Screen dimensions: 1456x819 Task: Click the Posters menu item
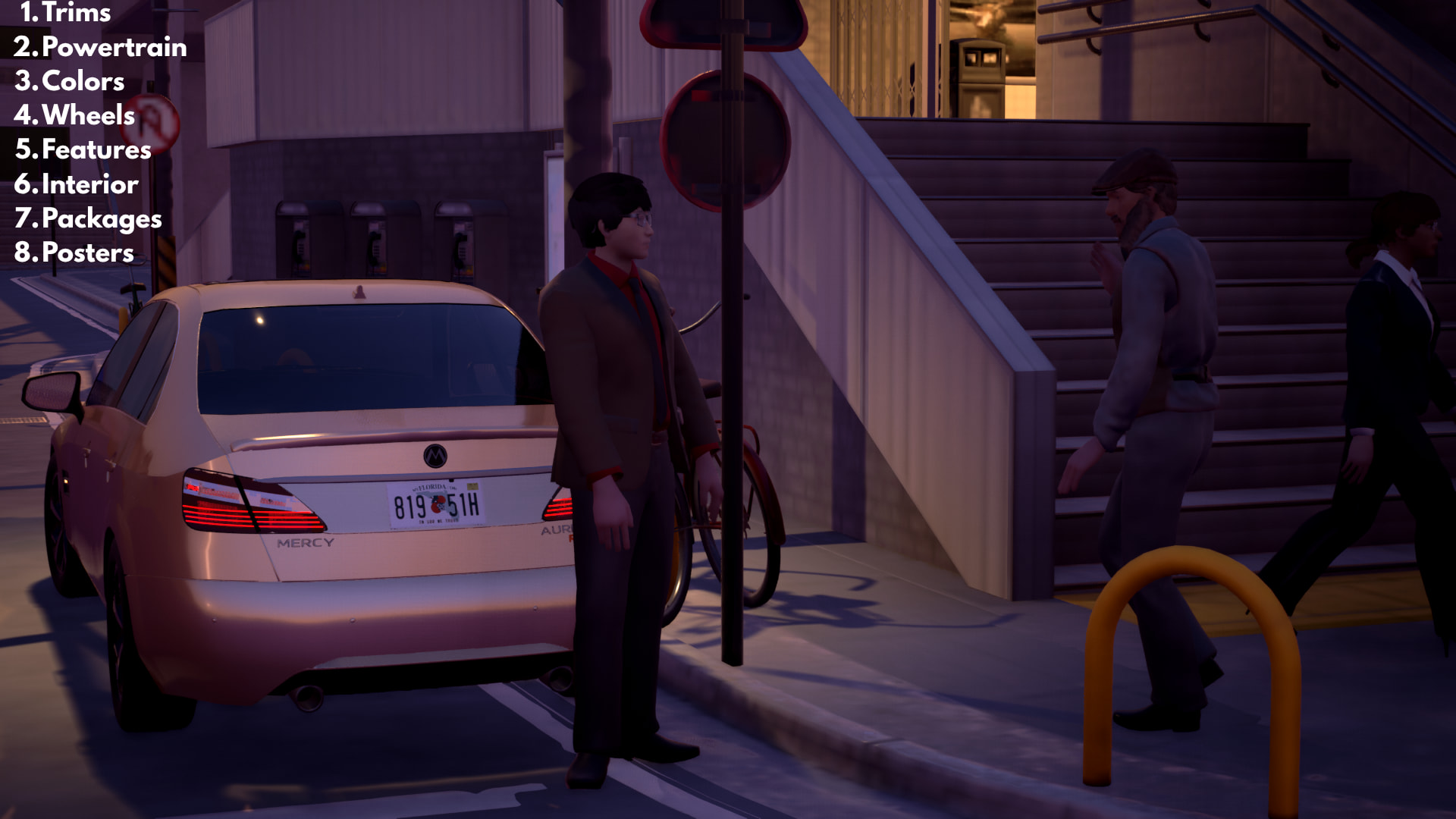click(x=74, y=253)
